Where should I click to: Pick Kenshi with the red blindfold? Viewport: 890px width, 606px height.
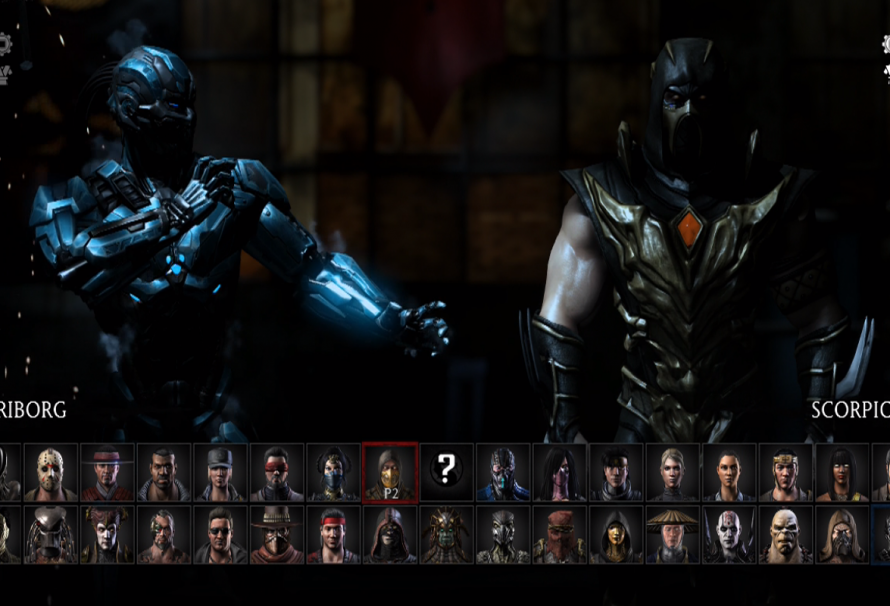[x=277, y=472]
